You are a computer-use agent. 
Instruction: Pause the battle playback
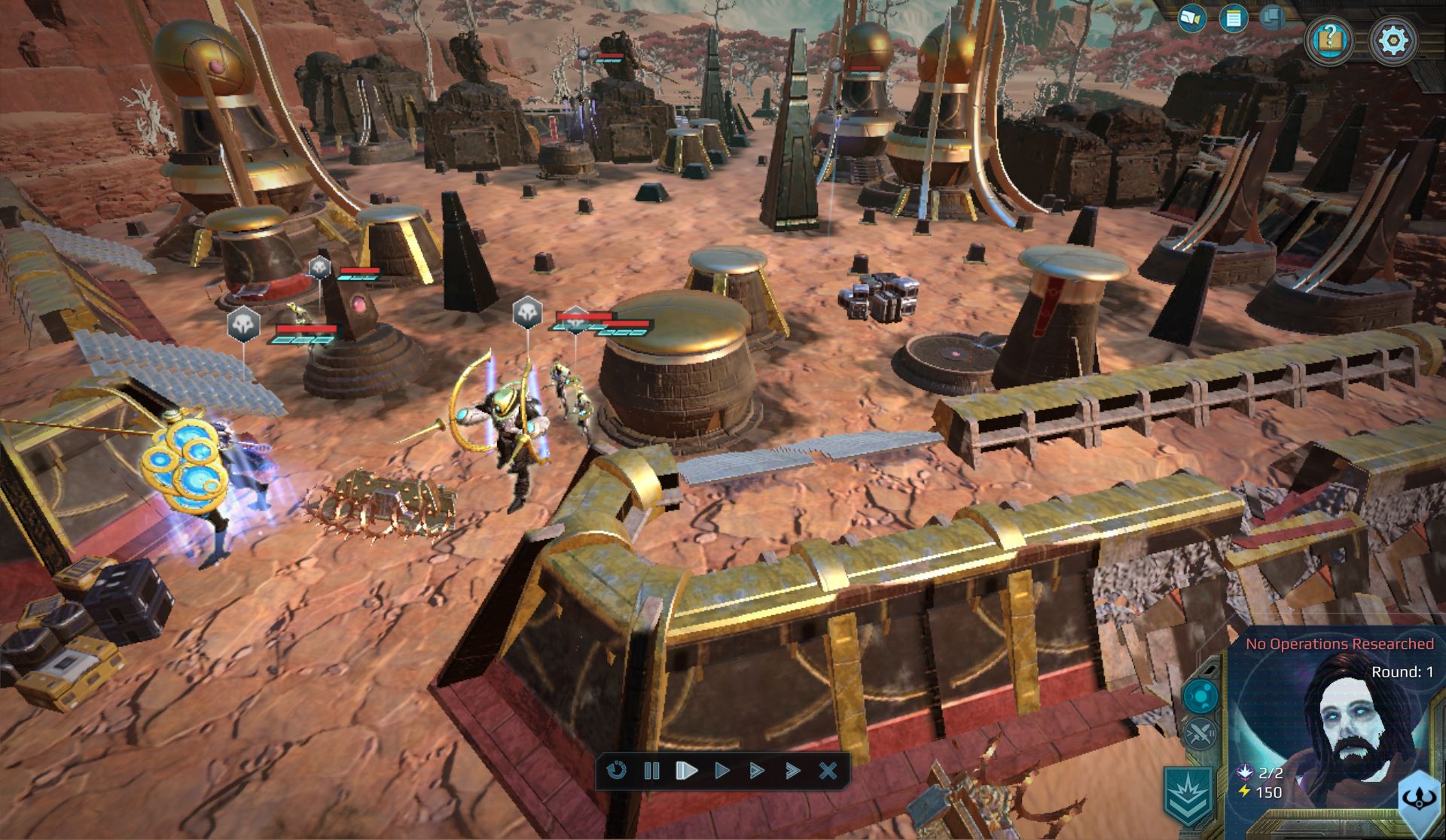[652, 771]
